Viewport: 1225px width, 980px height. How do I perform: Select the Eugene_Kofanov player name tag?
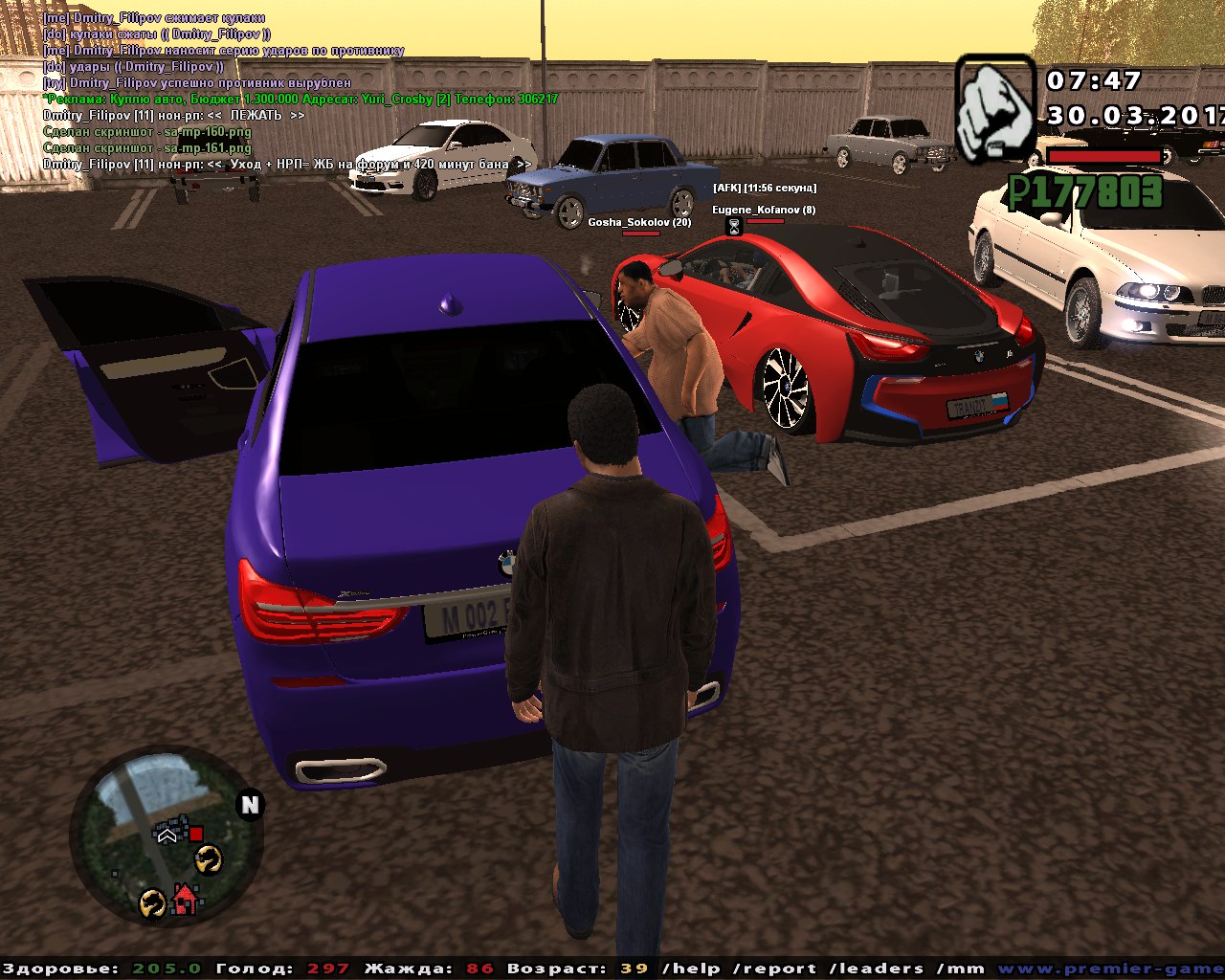point(764,210)
